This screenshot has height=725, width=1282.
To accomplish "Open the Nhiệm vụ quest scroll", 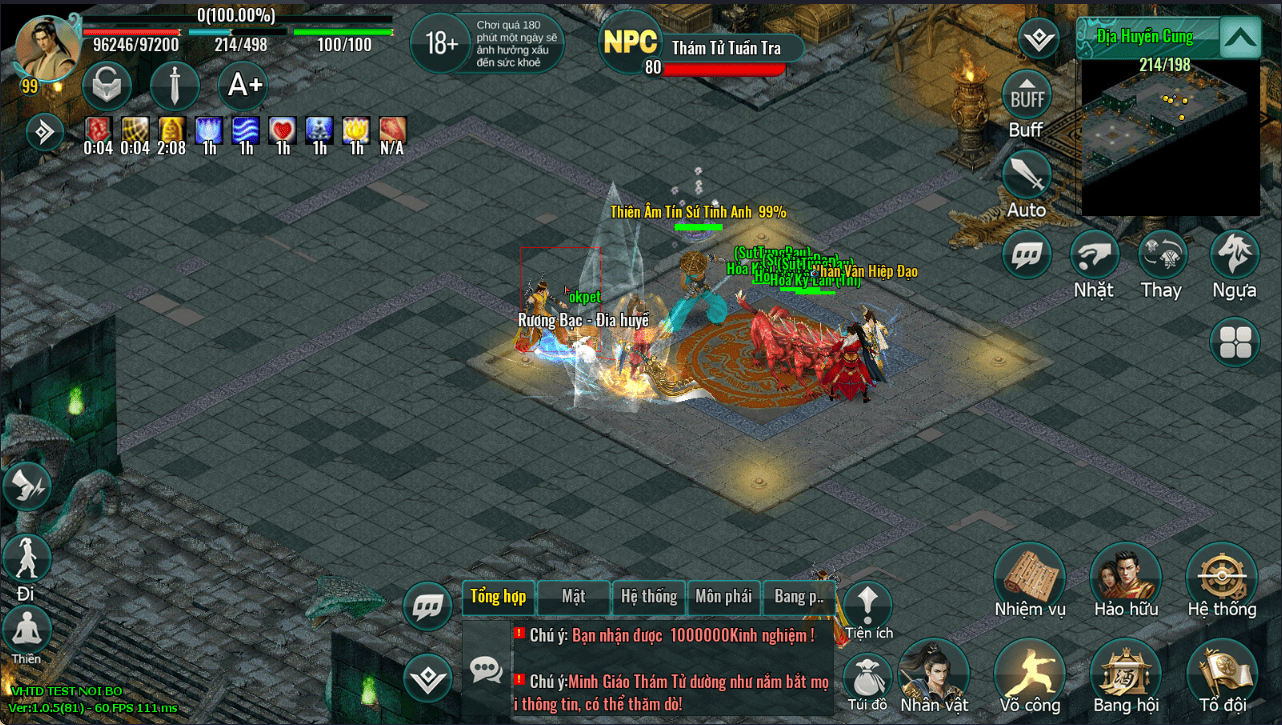I will 1029,577.
